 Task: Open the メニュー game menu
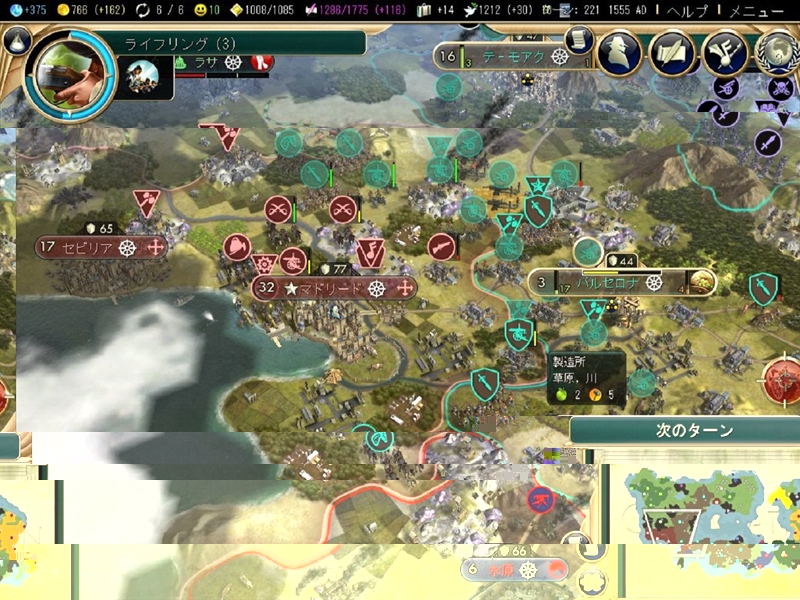pos(755,11)
